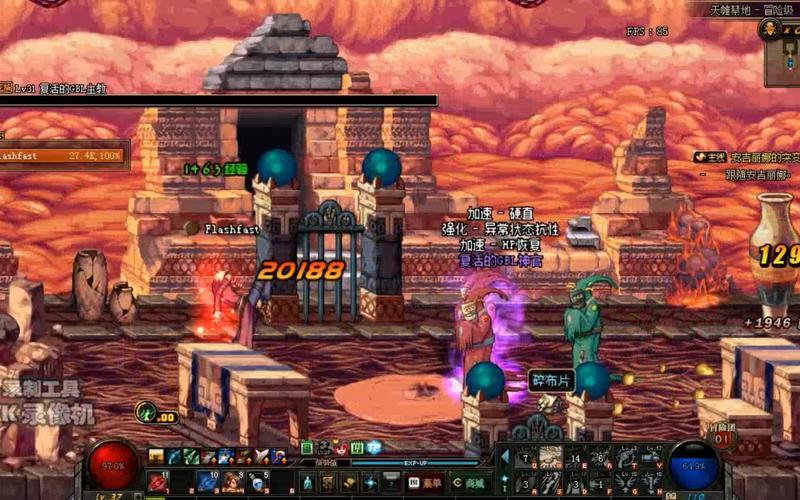Open the 商城 shop button
Screen dimensions: 800x500
tap(464, 481)
